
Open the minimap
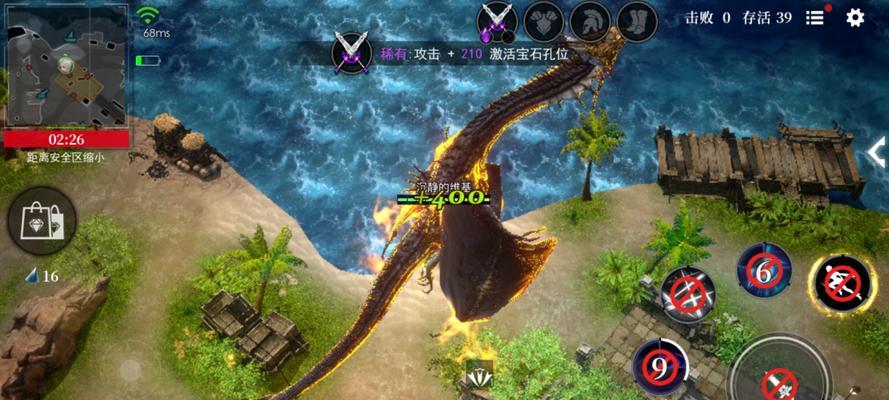(65, 65)
